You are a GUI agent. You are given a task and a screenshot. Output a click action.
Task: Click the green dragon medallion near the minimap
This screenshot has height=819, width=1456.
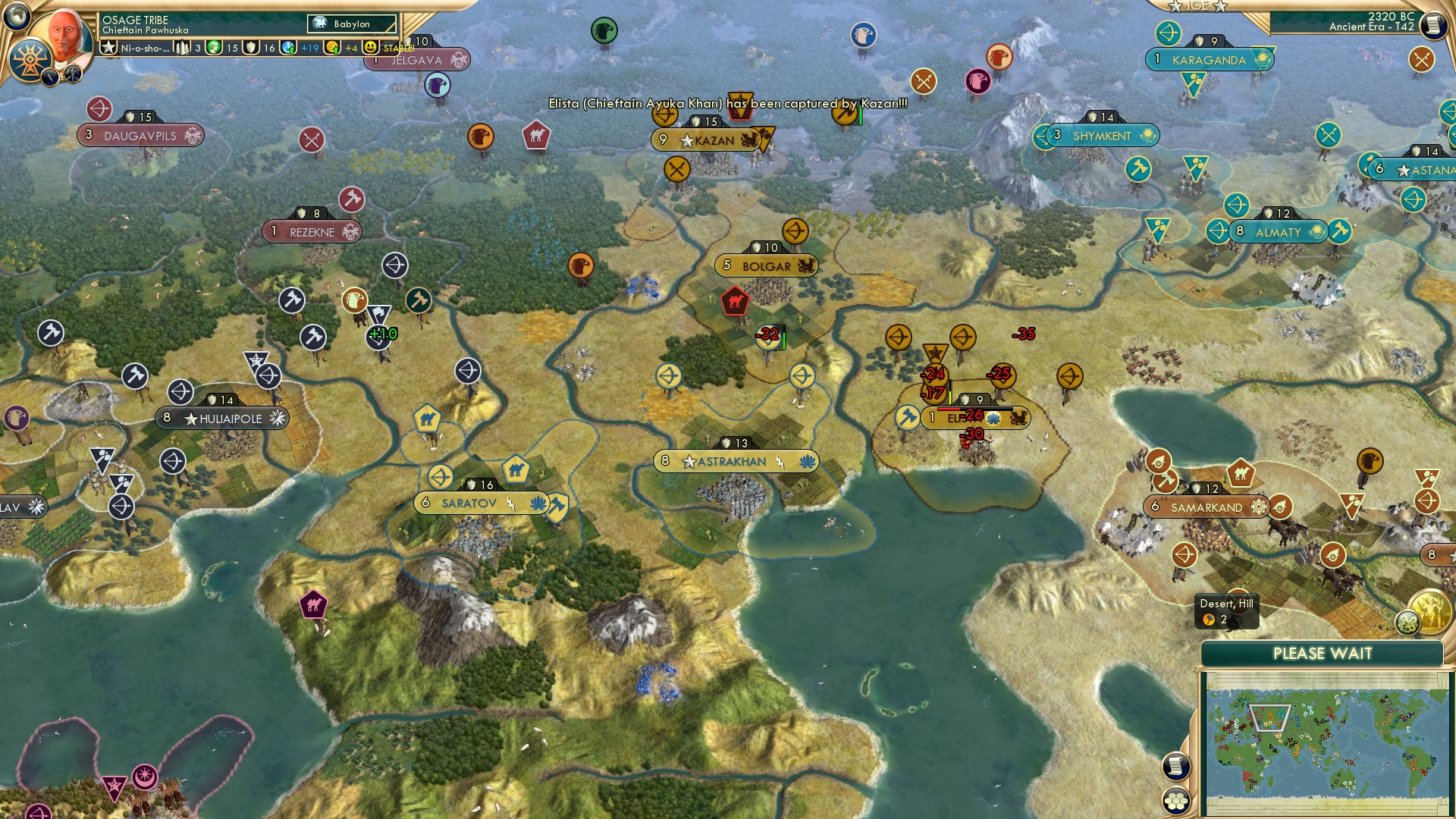(x=1408, y=623)
